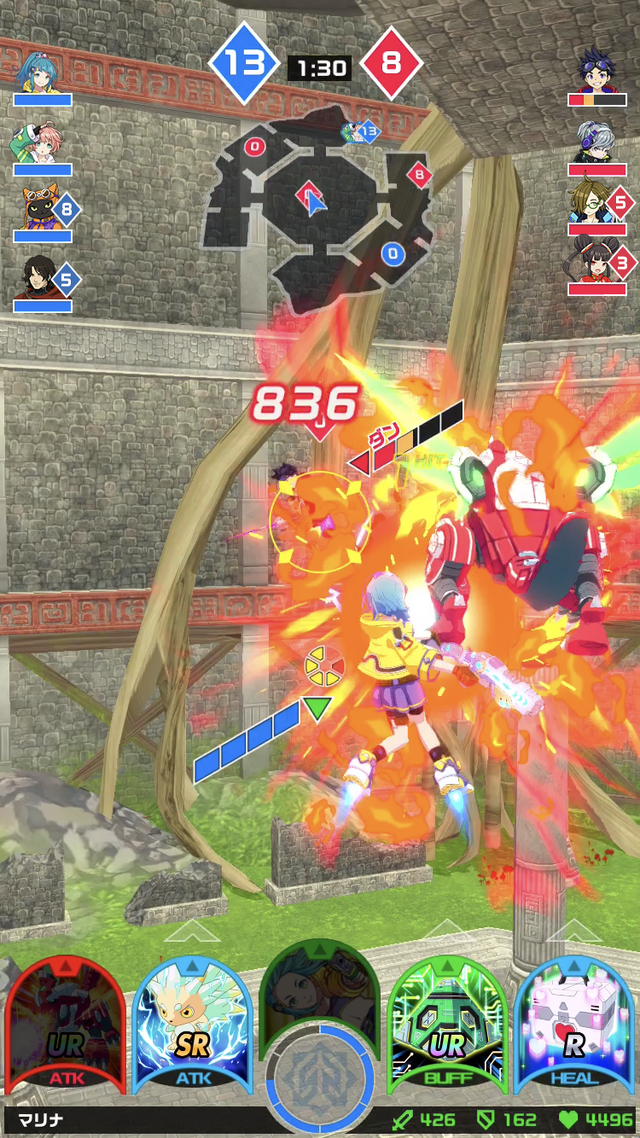Select the goggles boy enemy portrait
This screenshot has height=1138, width=640.
point(597,70)
